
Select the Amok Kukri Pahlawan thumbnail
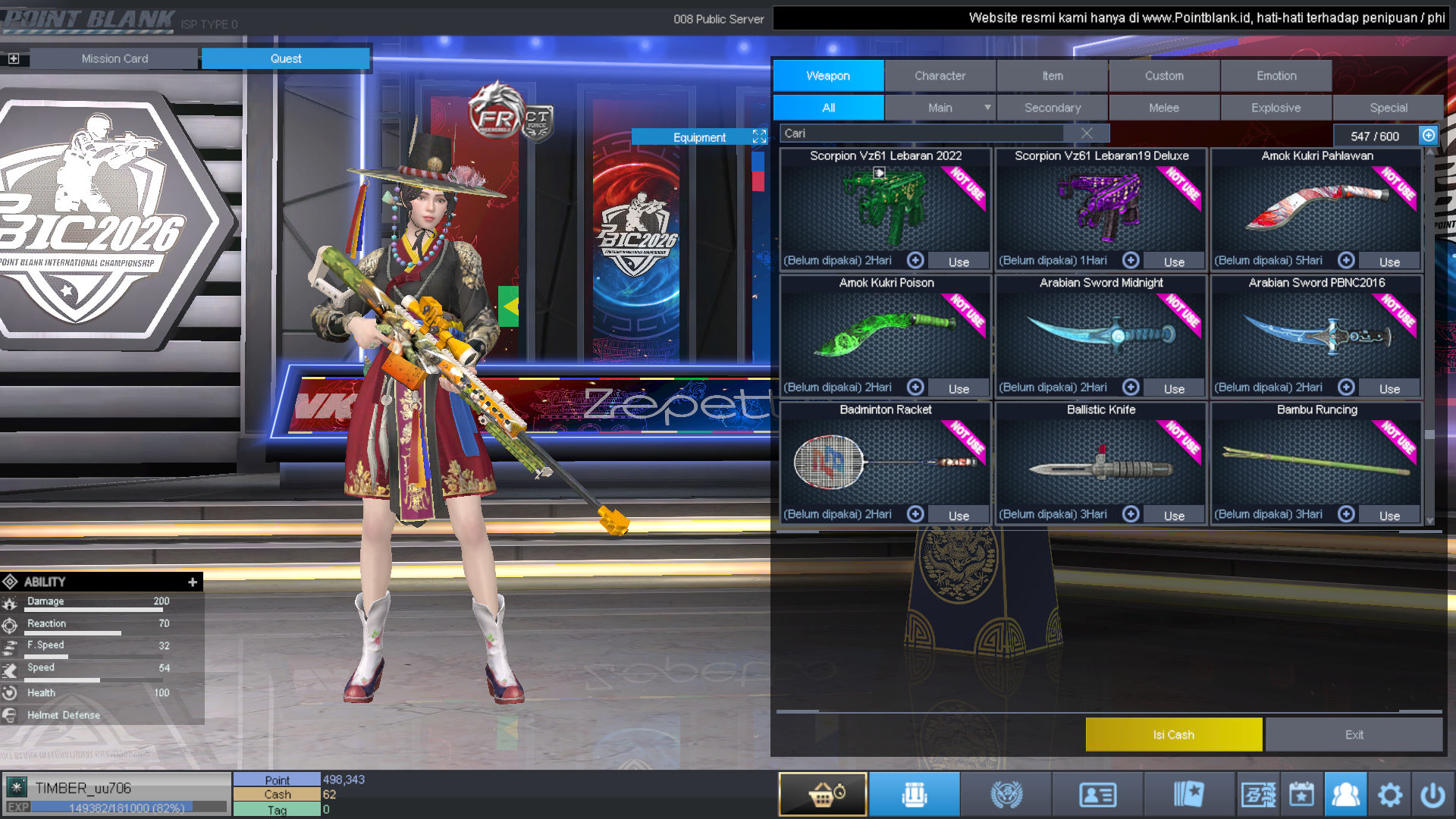(1316, 209)
